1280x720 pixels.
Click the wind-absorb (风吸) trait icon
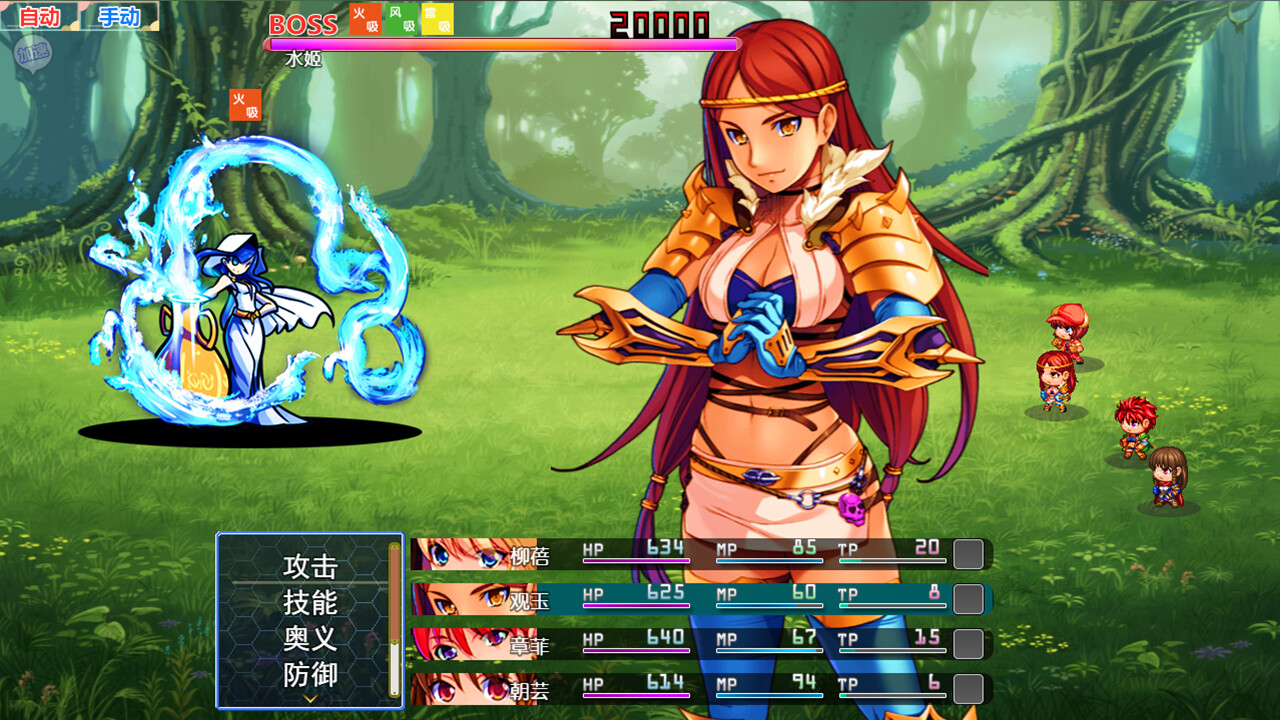coord(399,21)
